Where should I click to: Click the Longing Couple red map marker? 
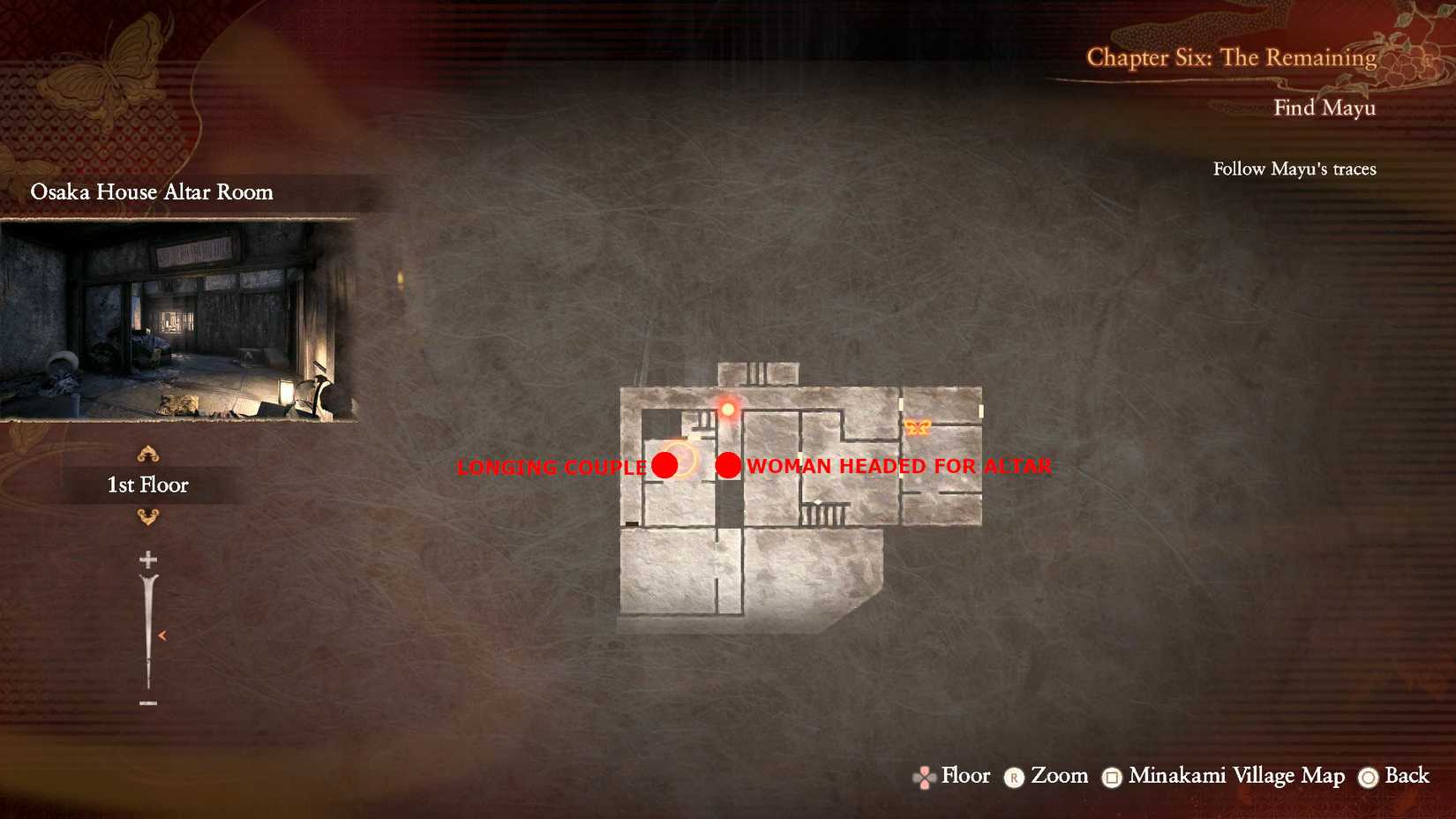pyautogui.click(x=666, y=465)
